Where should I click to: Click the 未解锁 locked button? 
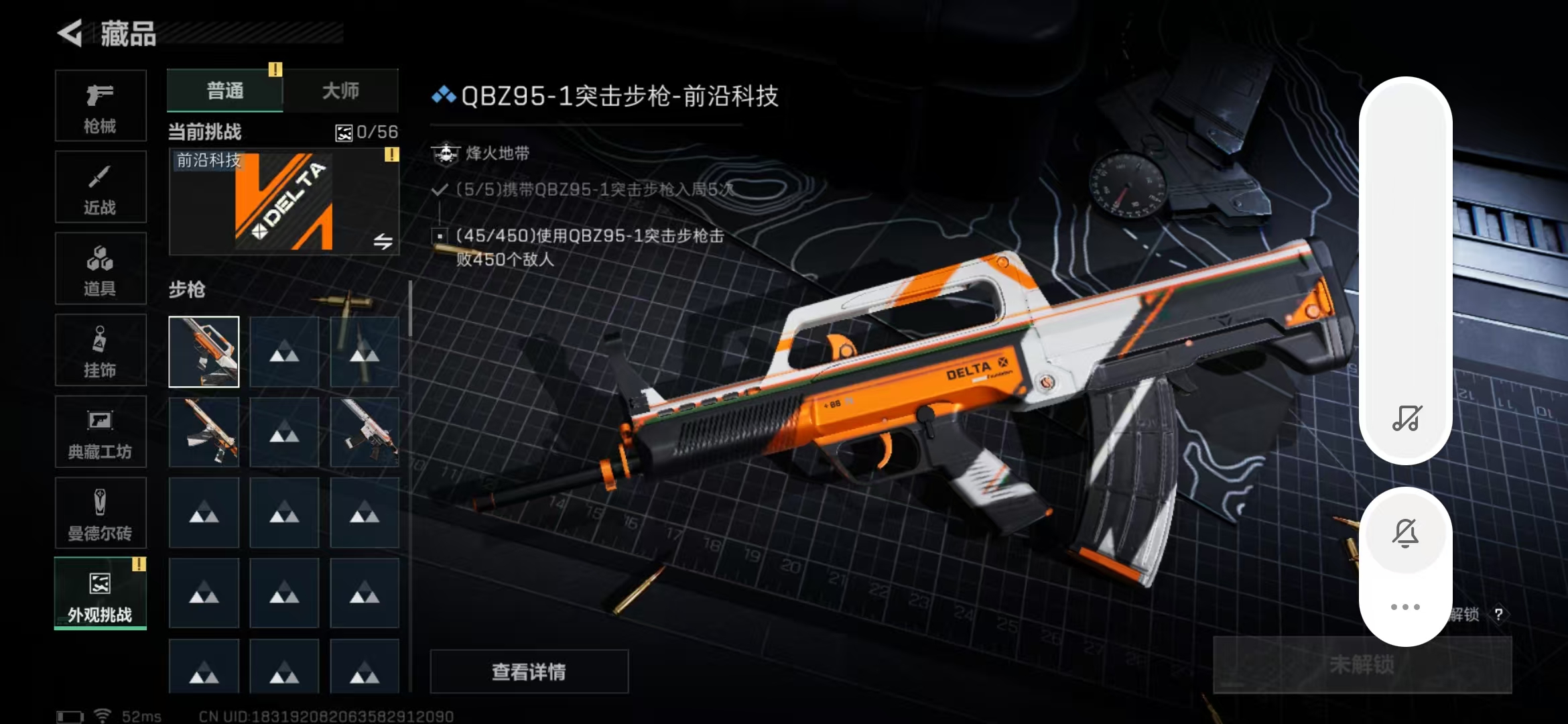click(x=1362, y=664)
